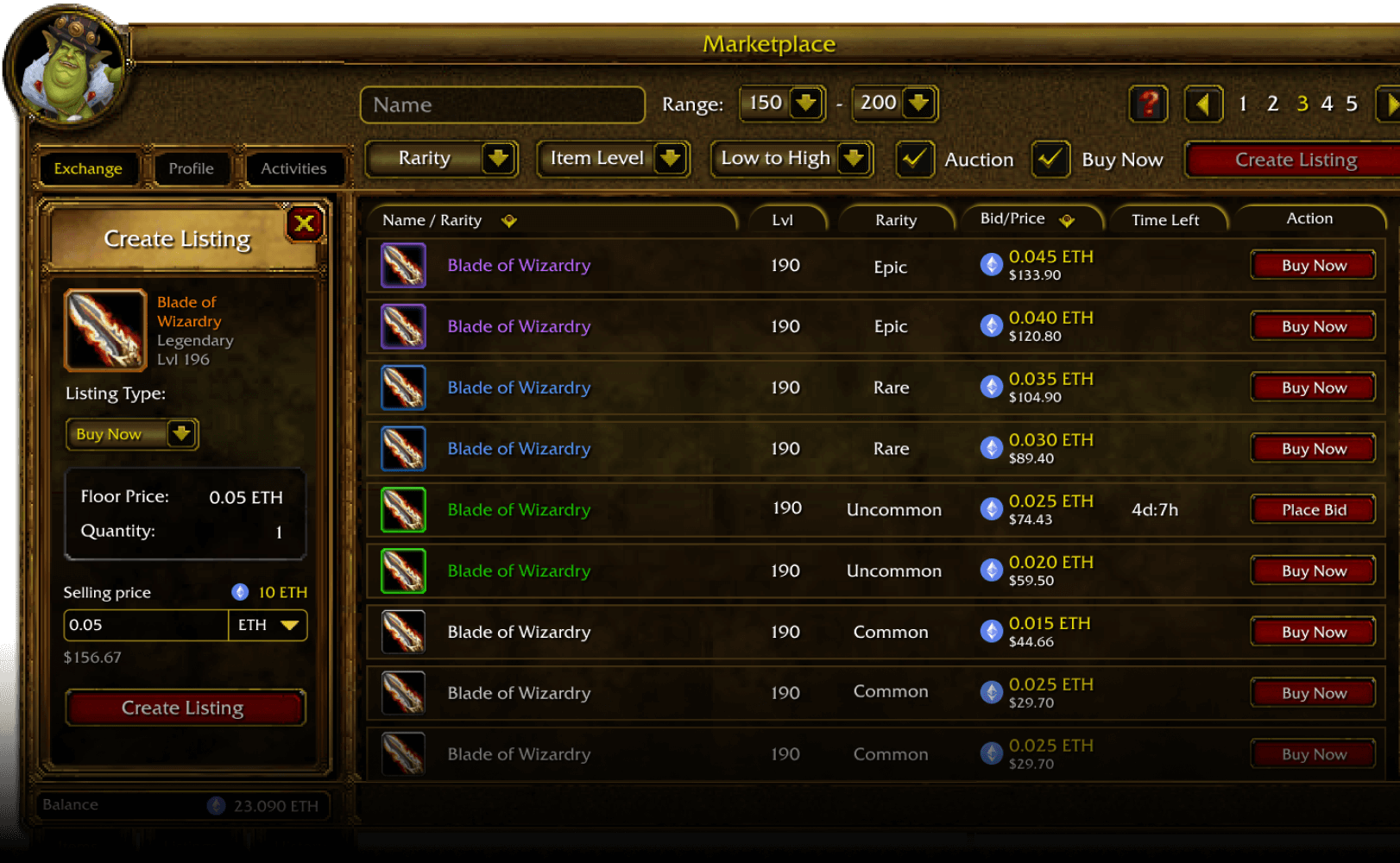This screenshot has width=1400, height=863.
Task: Disable the Buy Now filter checkbox
Action: 1050,160
